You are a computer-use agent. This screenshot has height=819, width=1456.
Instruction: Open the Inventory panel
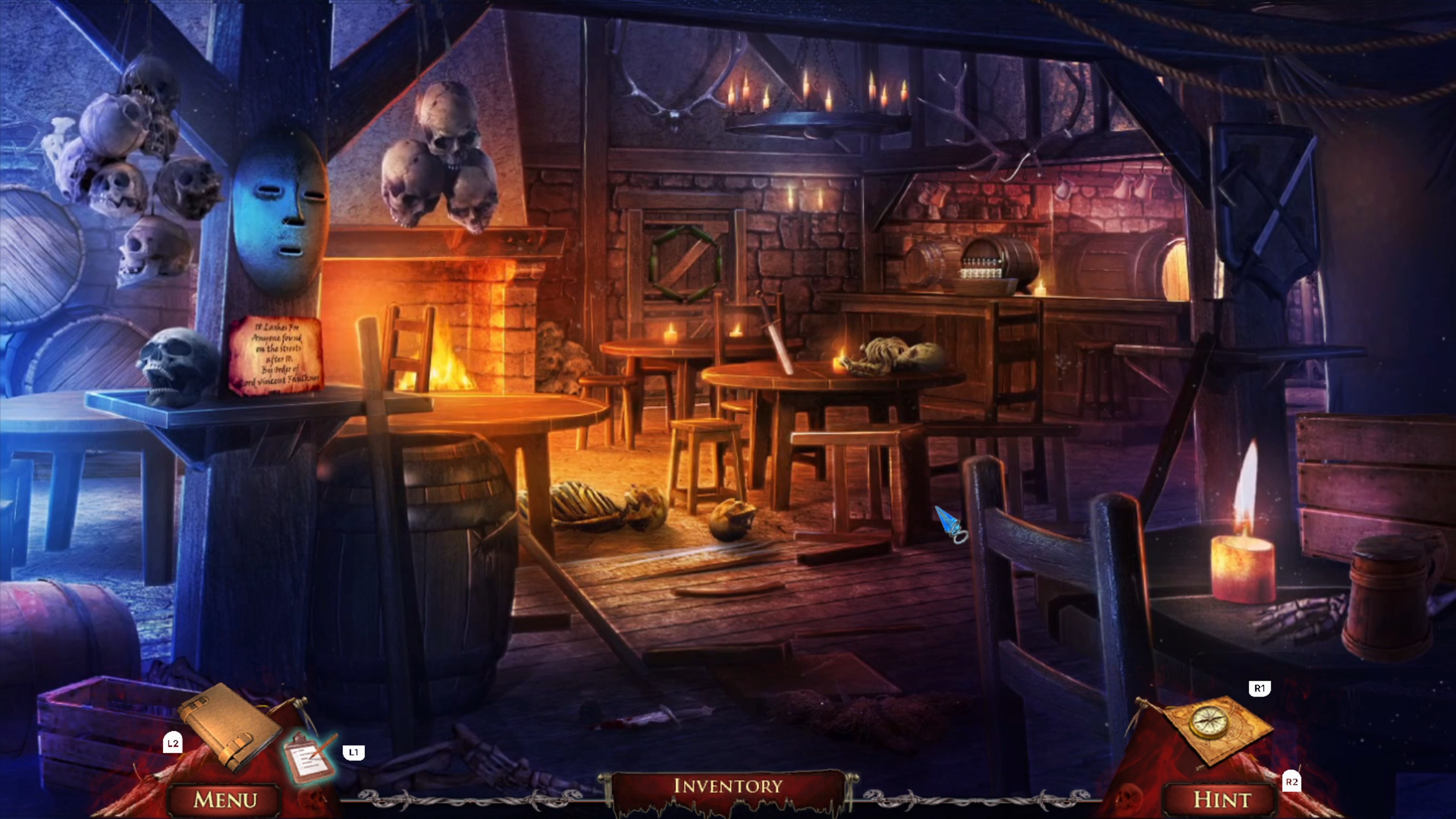[x=728, y=787]
